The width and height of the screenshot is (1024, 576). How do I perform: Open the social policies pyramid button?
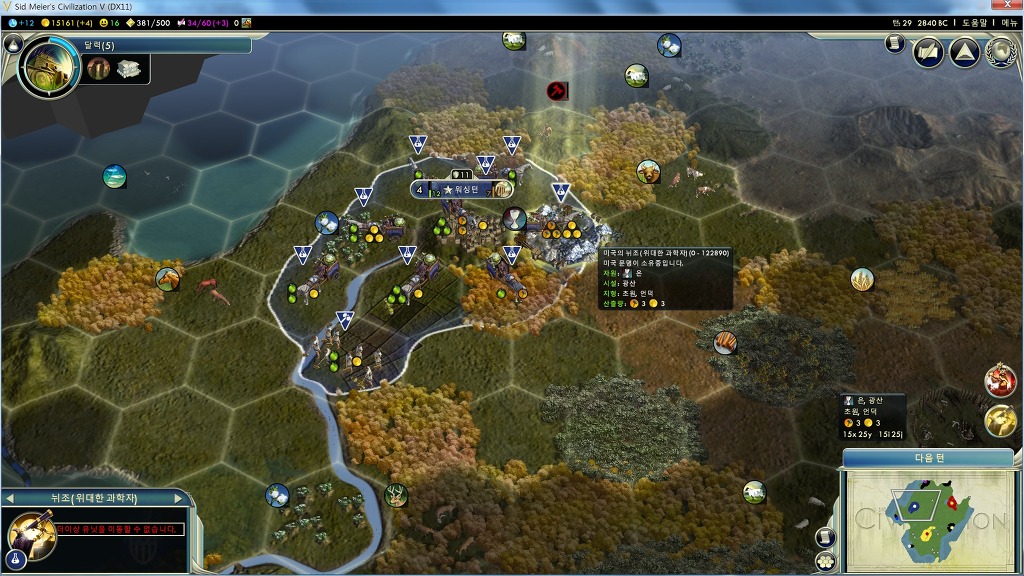pyautogui.click(x=963, y=52)
